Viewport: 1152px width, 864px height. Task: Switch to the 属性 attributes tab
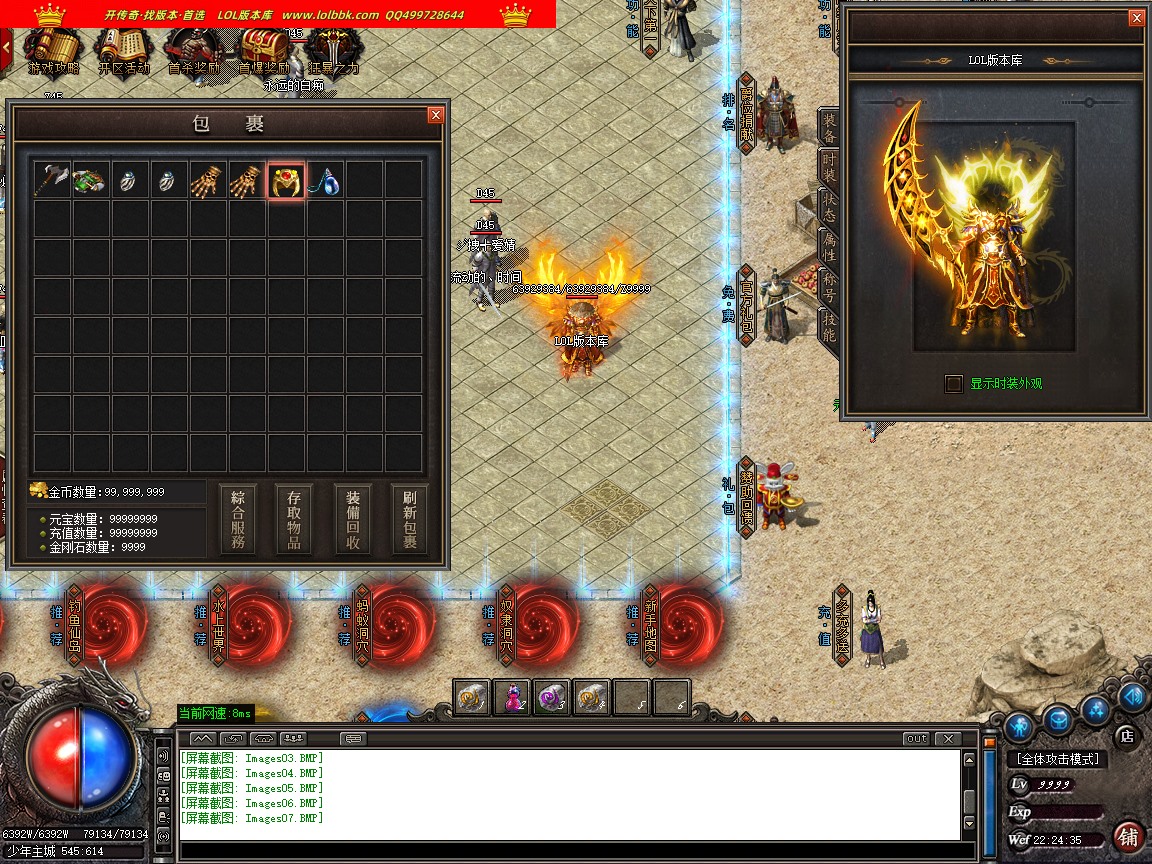[x=829, y=245]
